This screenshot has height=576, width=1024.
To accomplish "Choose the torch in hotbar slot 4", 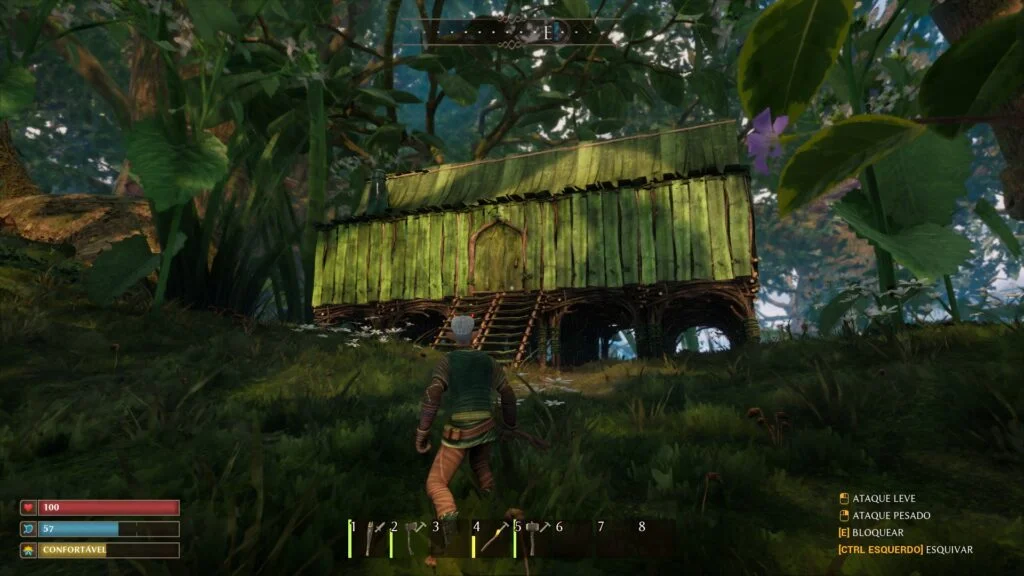I will [495, 539].
